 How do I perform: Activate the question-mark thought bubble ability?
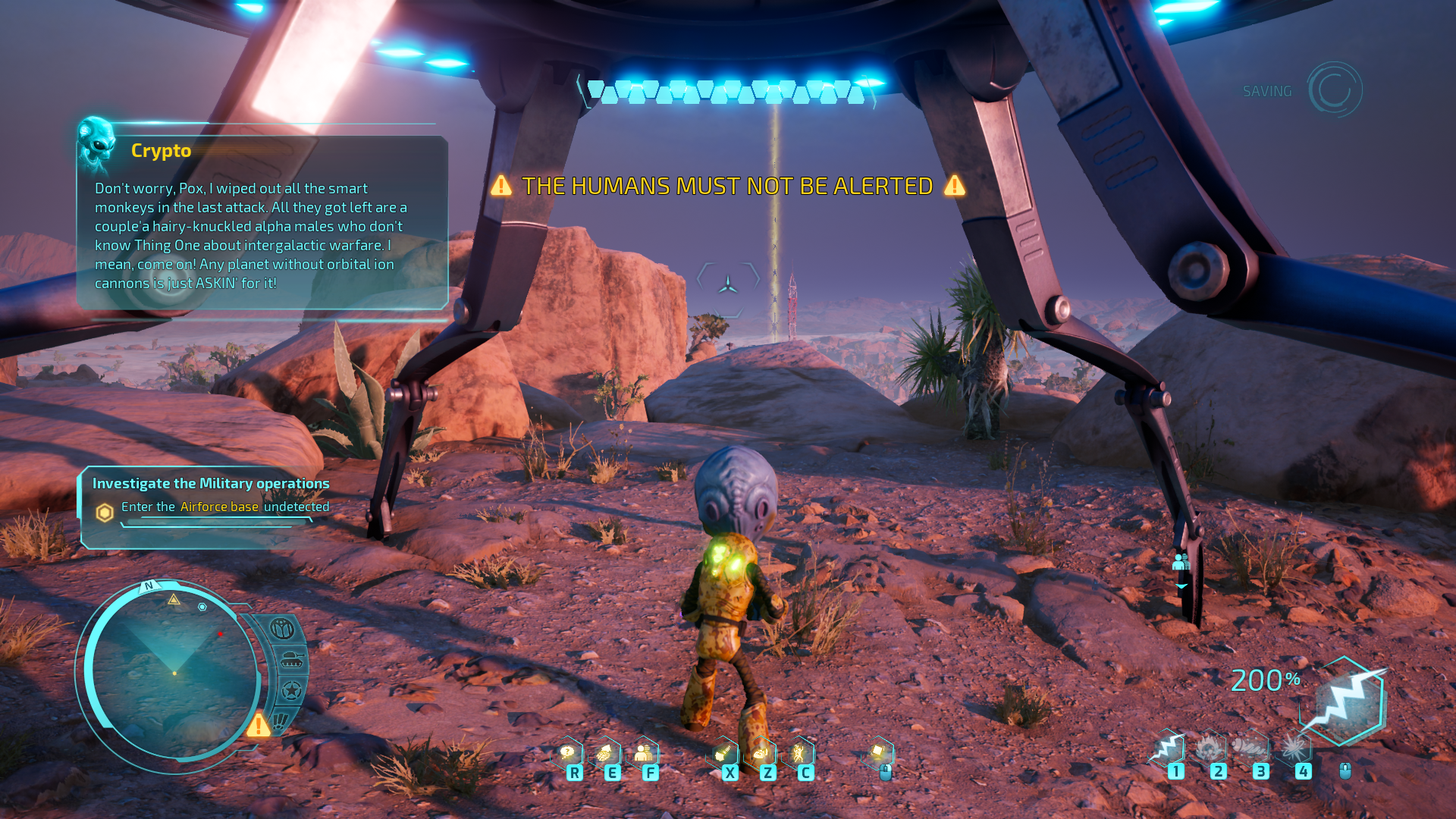click(566, 754)
